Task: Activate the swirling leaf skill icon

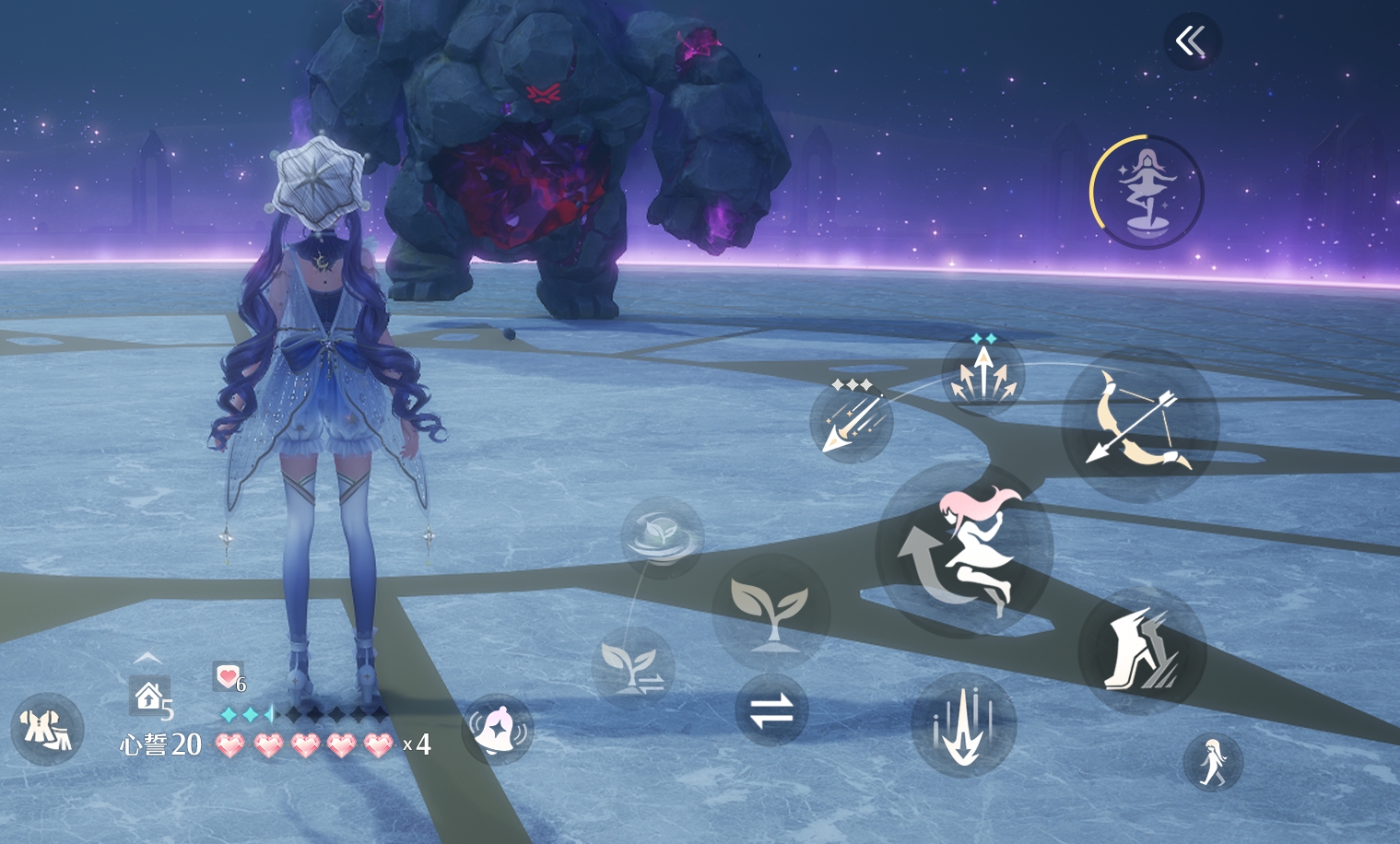Action: pos(661,535)
